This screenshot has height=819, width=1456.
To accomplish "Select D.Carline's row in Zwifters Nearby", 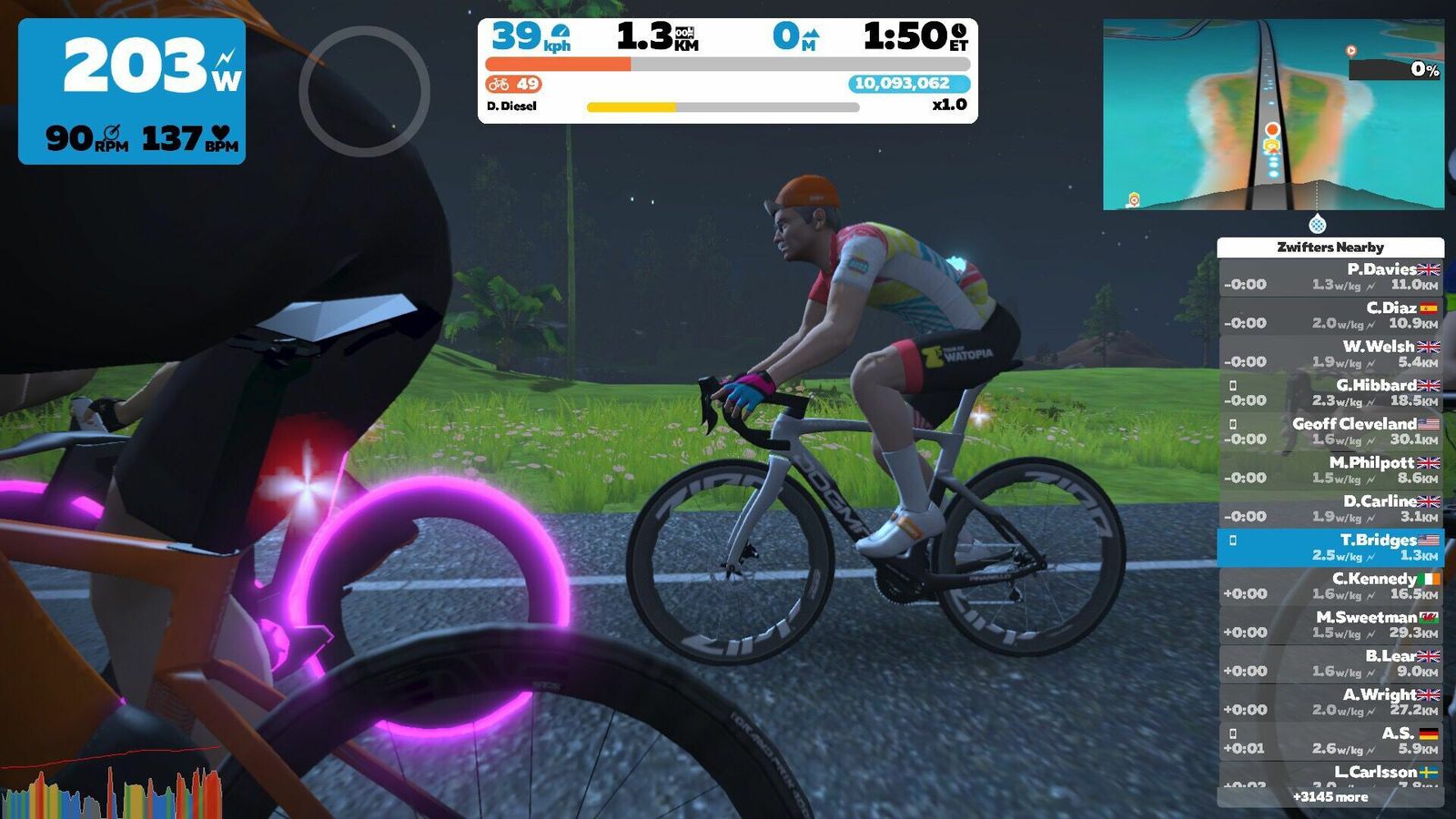I will click(x=1330, y=509).
